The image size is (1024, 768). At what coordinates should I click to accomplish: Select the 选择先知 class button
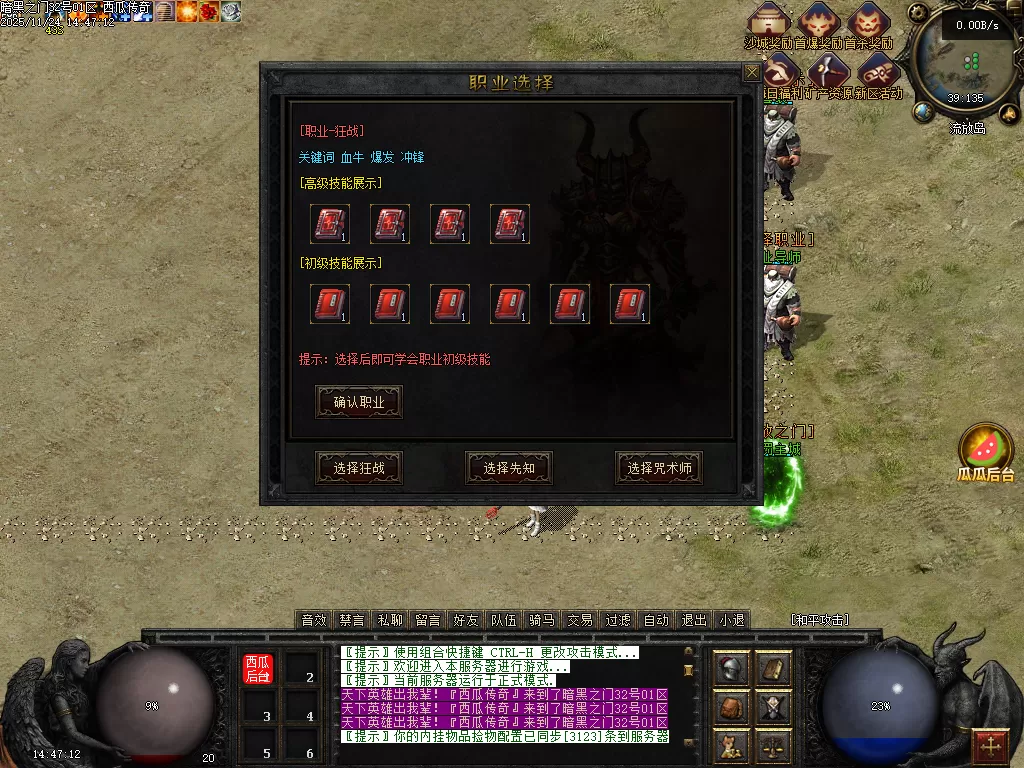pos(509,467)
